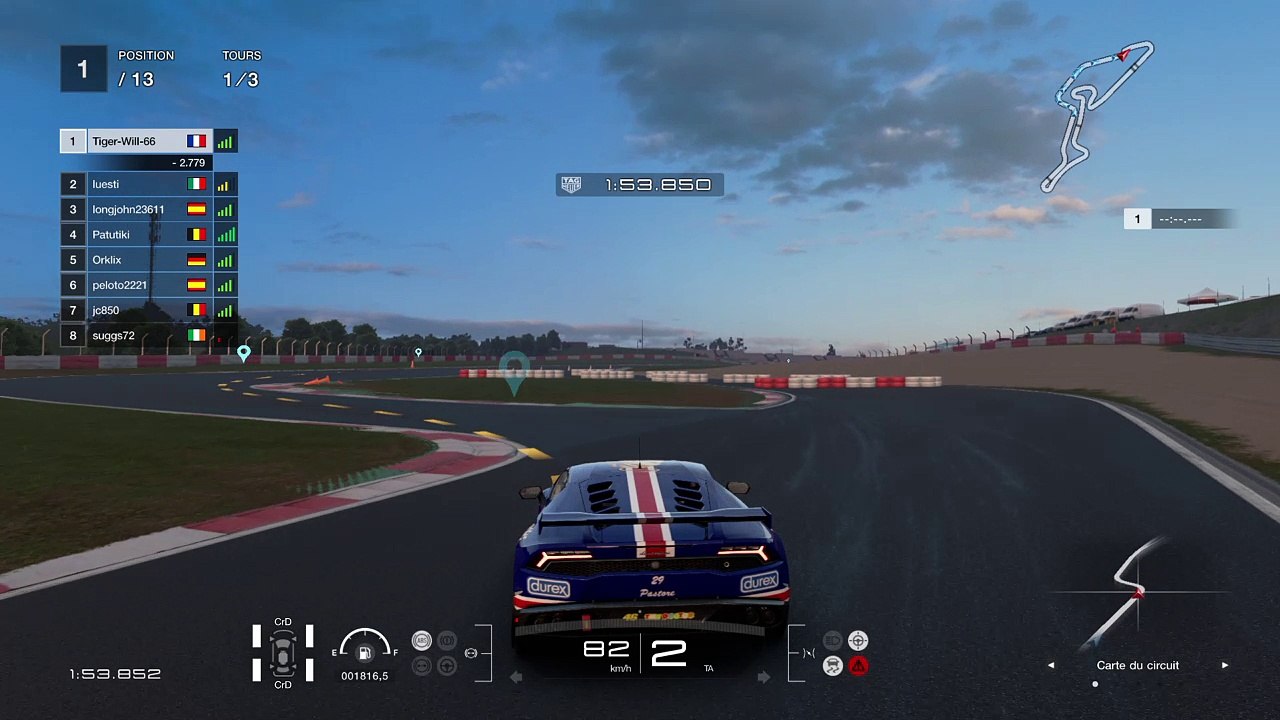1280x720 pixels.
Task: Show the previous display via left arrow beside Carte du circuit
Action: pyautogui.click(x=1051, y=665)
